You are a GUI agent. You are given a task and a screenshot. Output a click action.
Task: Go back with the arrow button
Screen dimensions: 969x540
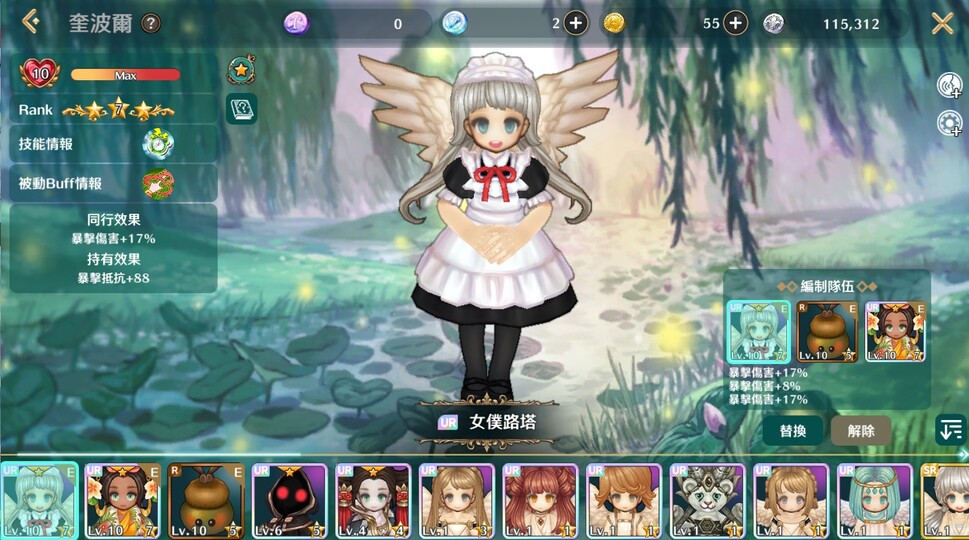[31, 21]
